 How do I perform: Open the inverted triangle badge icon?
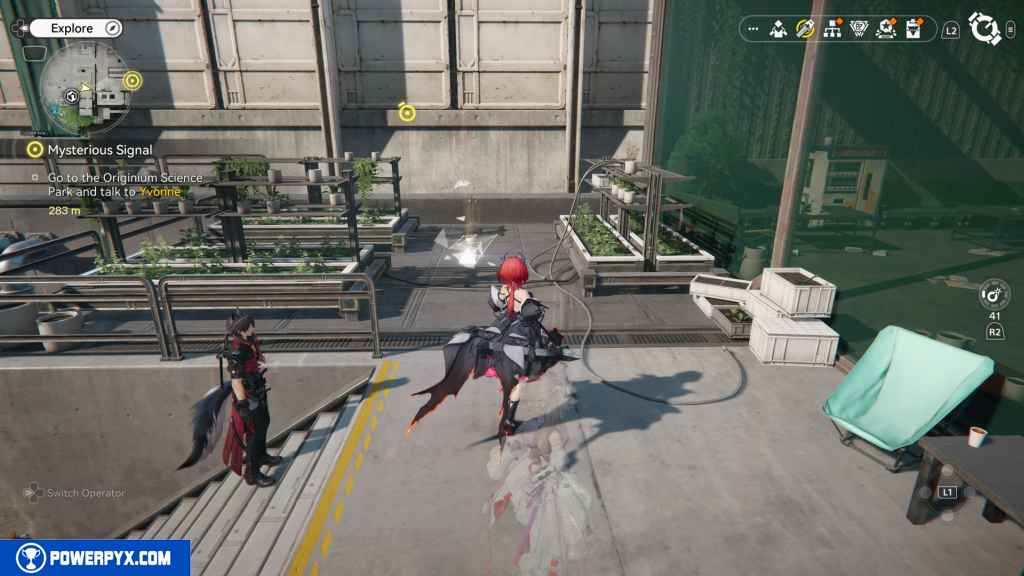pyautogui.click(x=858, y=29)
